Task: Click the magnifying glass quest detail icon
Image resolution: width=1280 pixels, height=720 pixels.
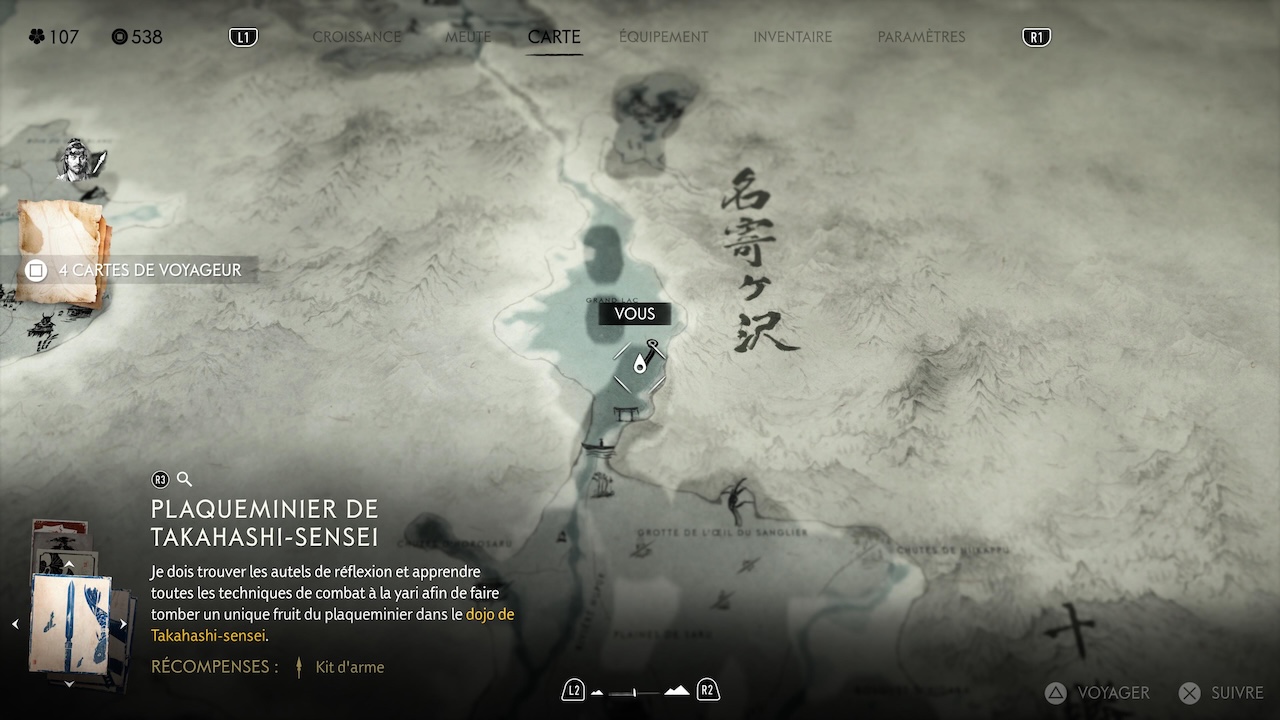Action: pos(184,479)
